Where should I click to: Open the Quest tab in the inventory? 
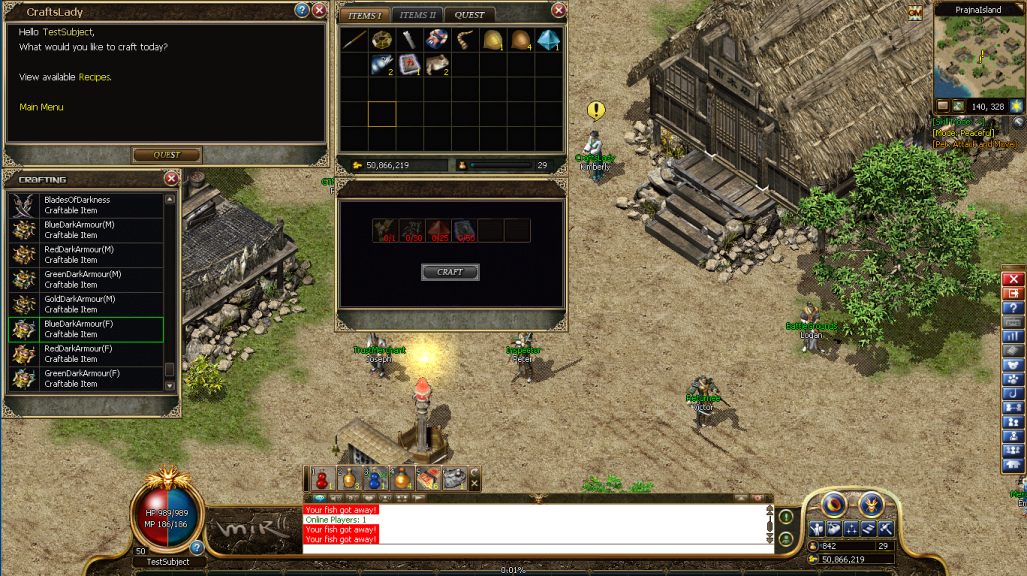469,15
